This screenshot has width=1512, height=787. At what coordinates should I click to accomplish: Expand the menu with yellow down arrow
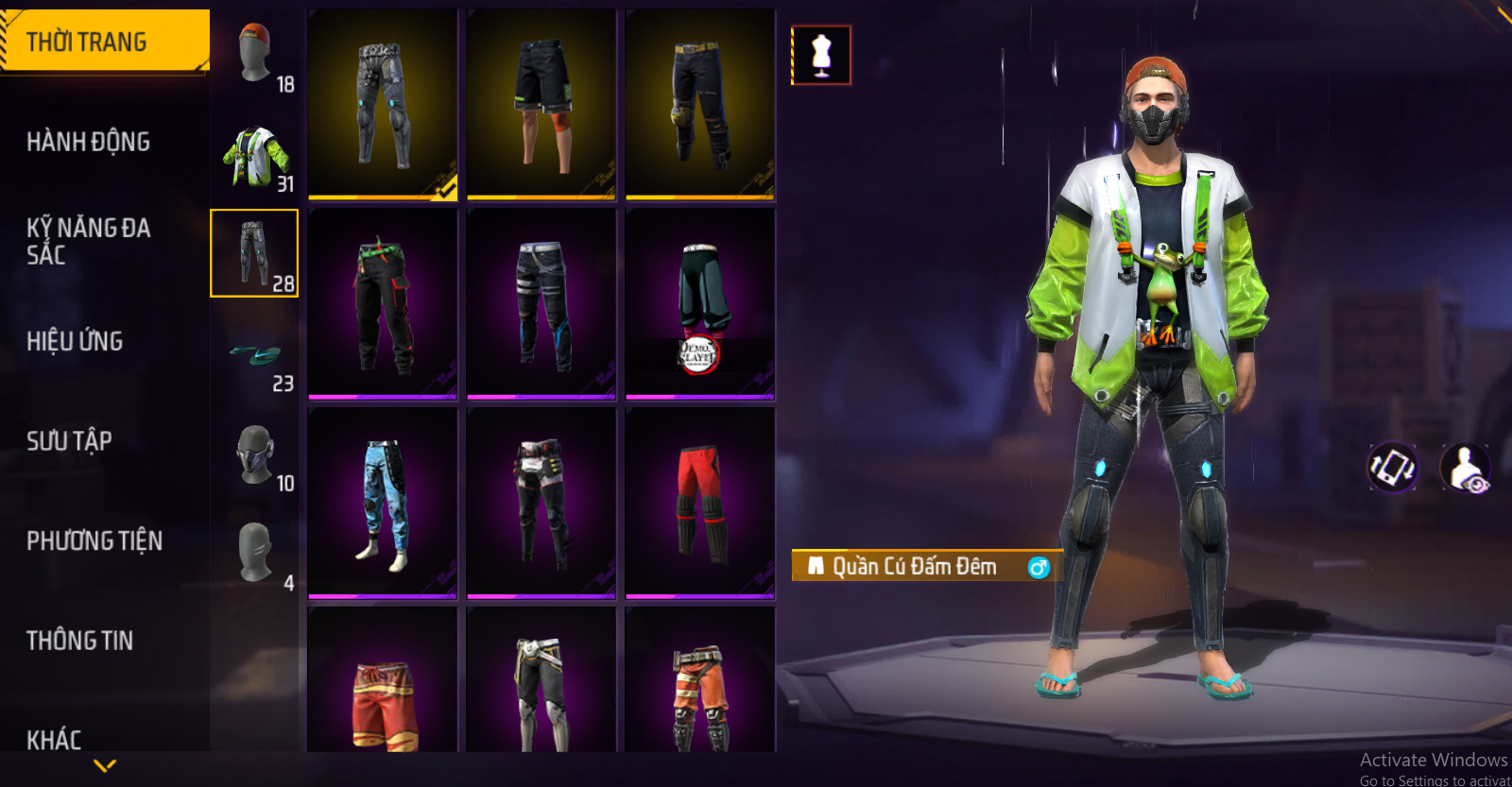(x=105, y=765)
